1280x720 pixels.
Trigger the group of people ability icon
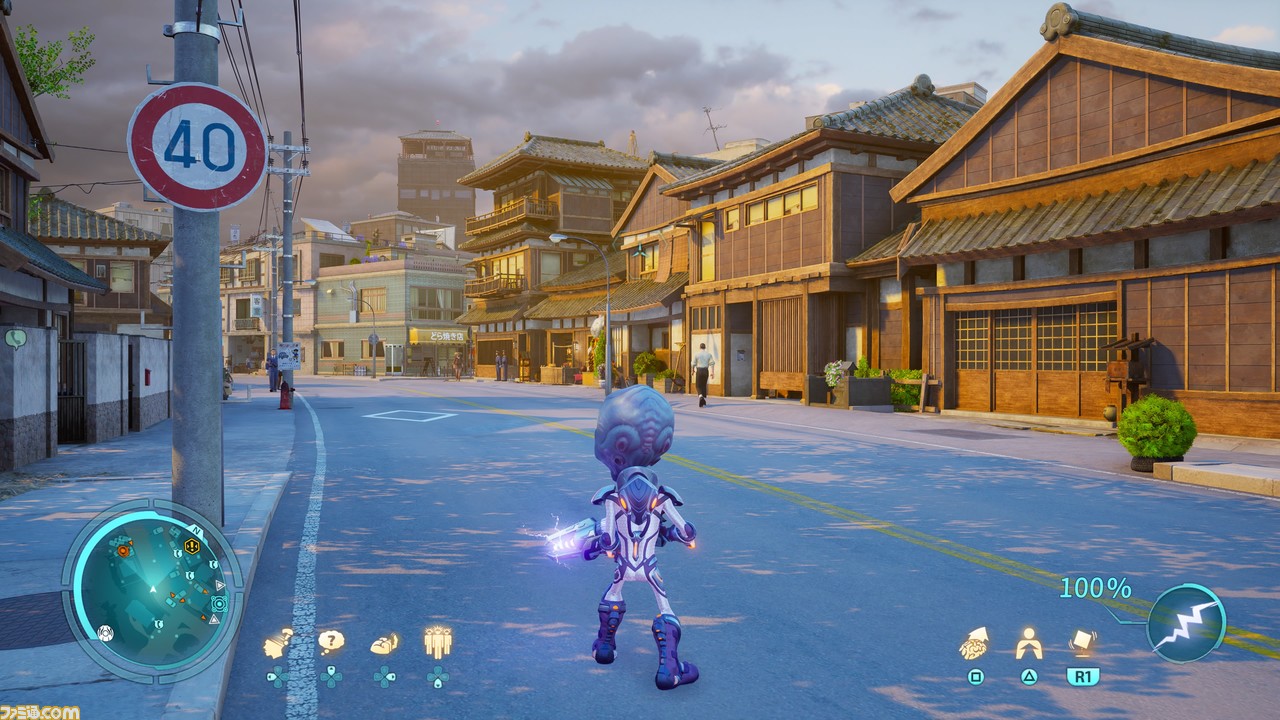point(437,641)
